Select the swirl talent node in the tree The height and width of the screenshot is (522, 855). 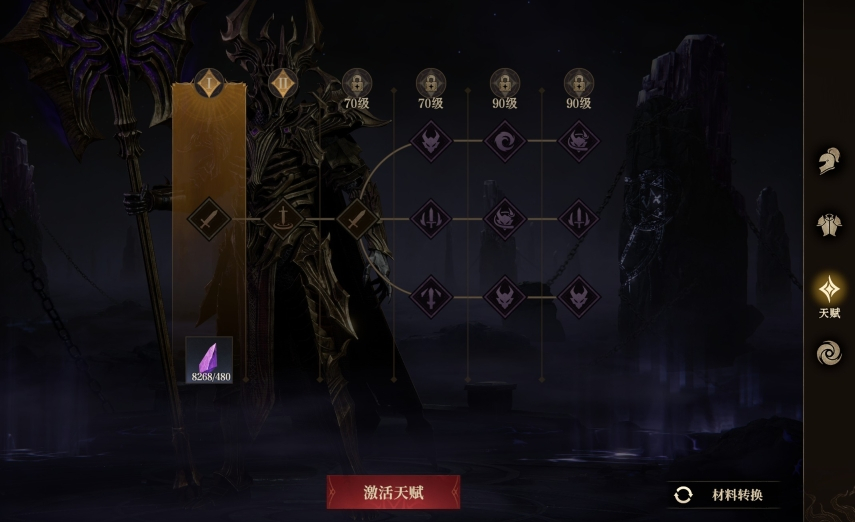point(505,141)
